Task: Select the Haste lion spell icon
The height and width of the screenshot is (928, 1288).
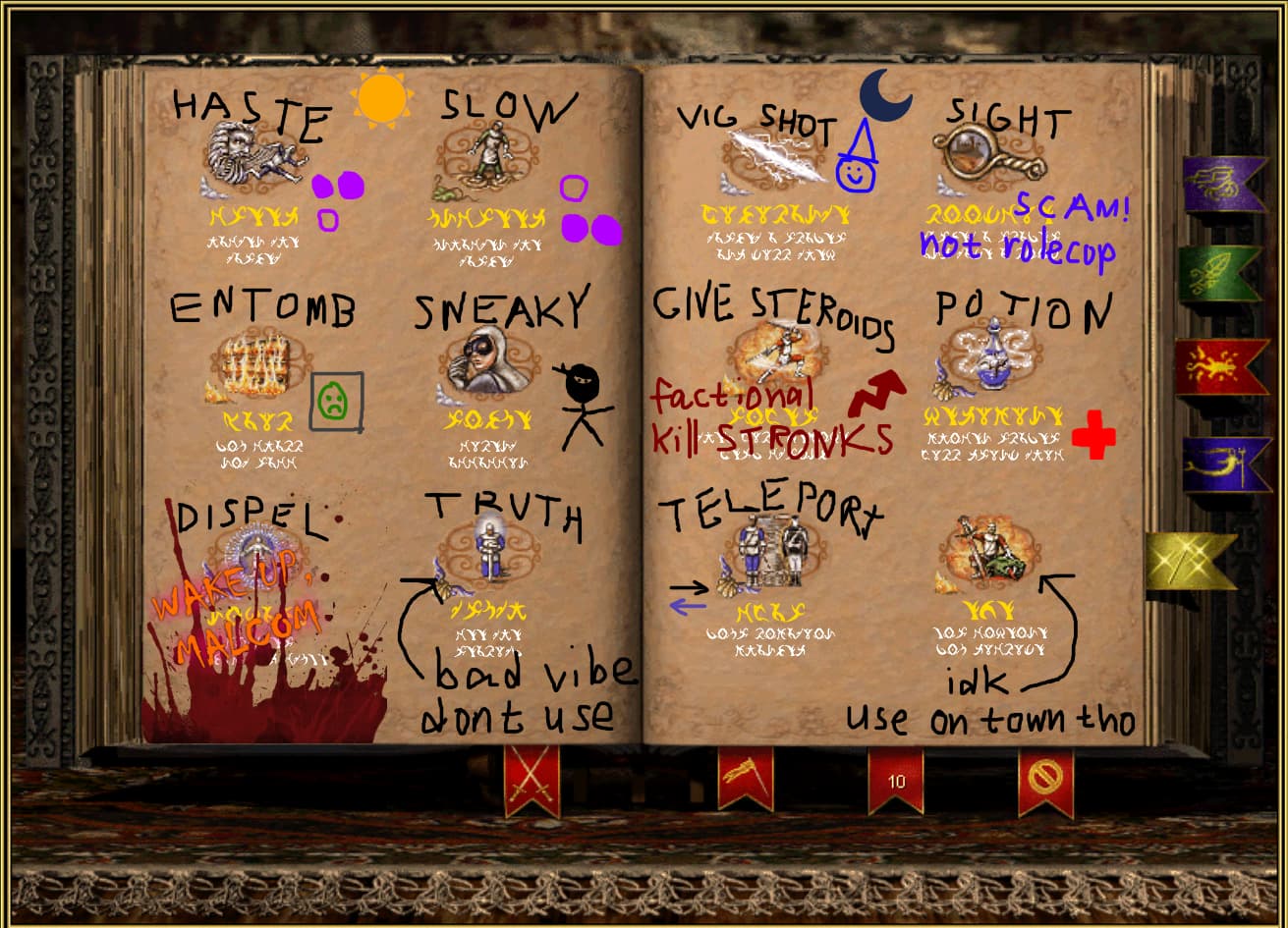Action: (x=254, y=159)
